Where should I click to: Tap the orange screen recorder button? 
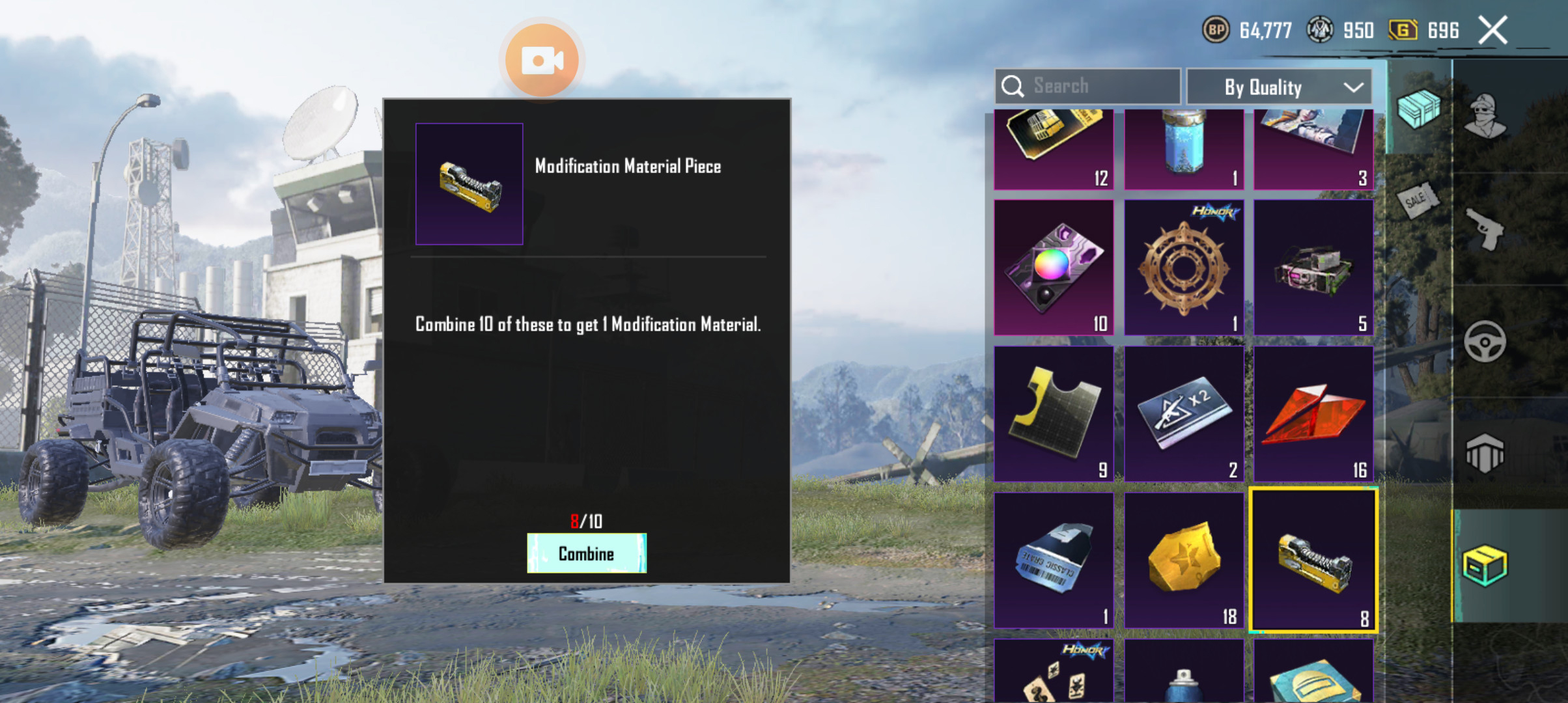[542, 61]
